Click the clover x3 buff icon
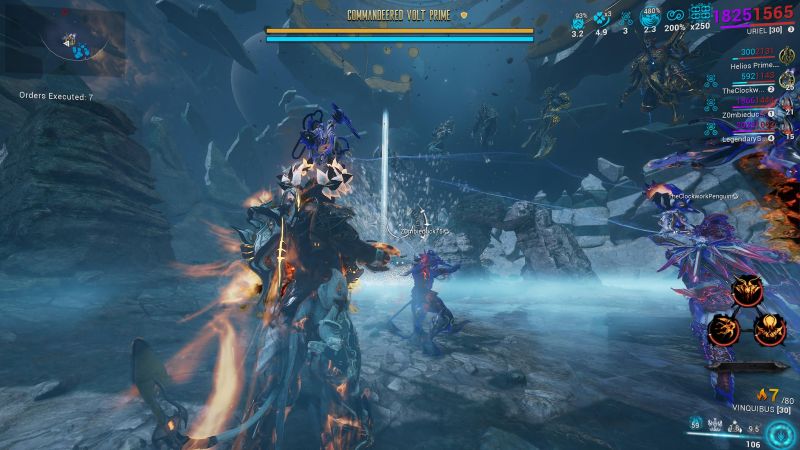This screenshot has width=800, height=450. point(602,18)
